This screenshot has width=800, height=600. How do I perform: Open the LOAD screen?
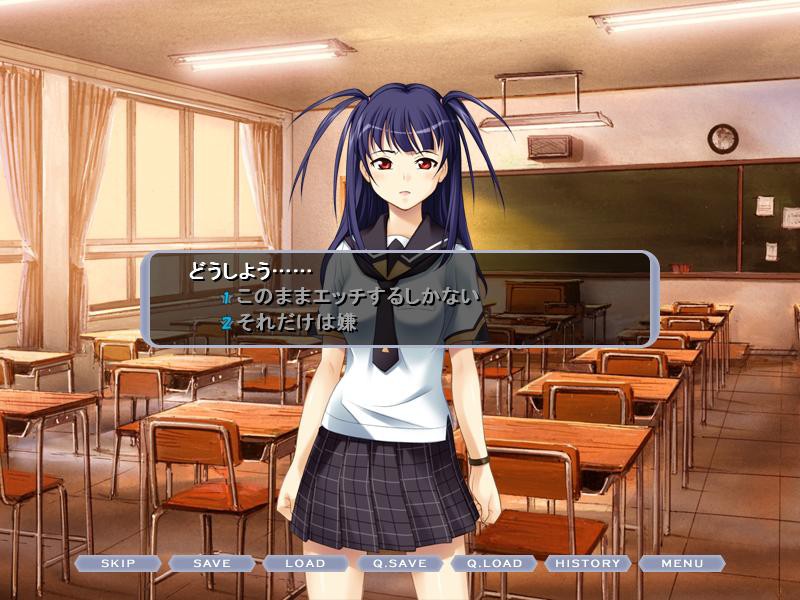[305, 563]
